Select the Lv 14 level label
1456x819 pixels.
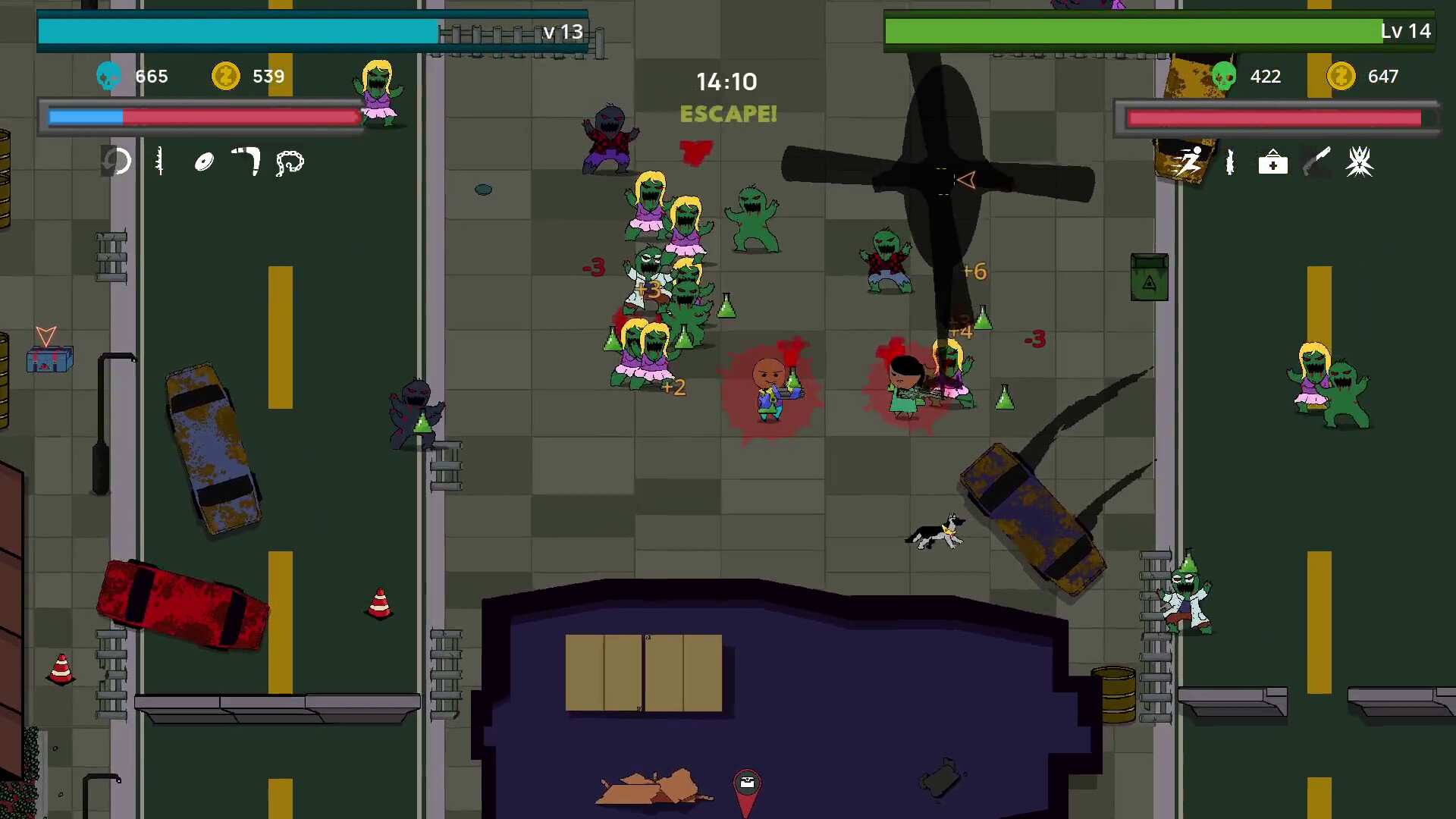tap(1404, 32)
